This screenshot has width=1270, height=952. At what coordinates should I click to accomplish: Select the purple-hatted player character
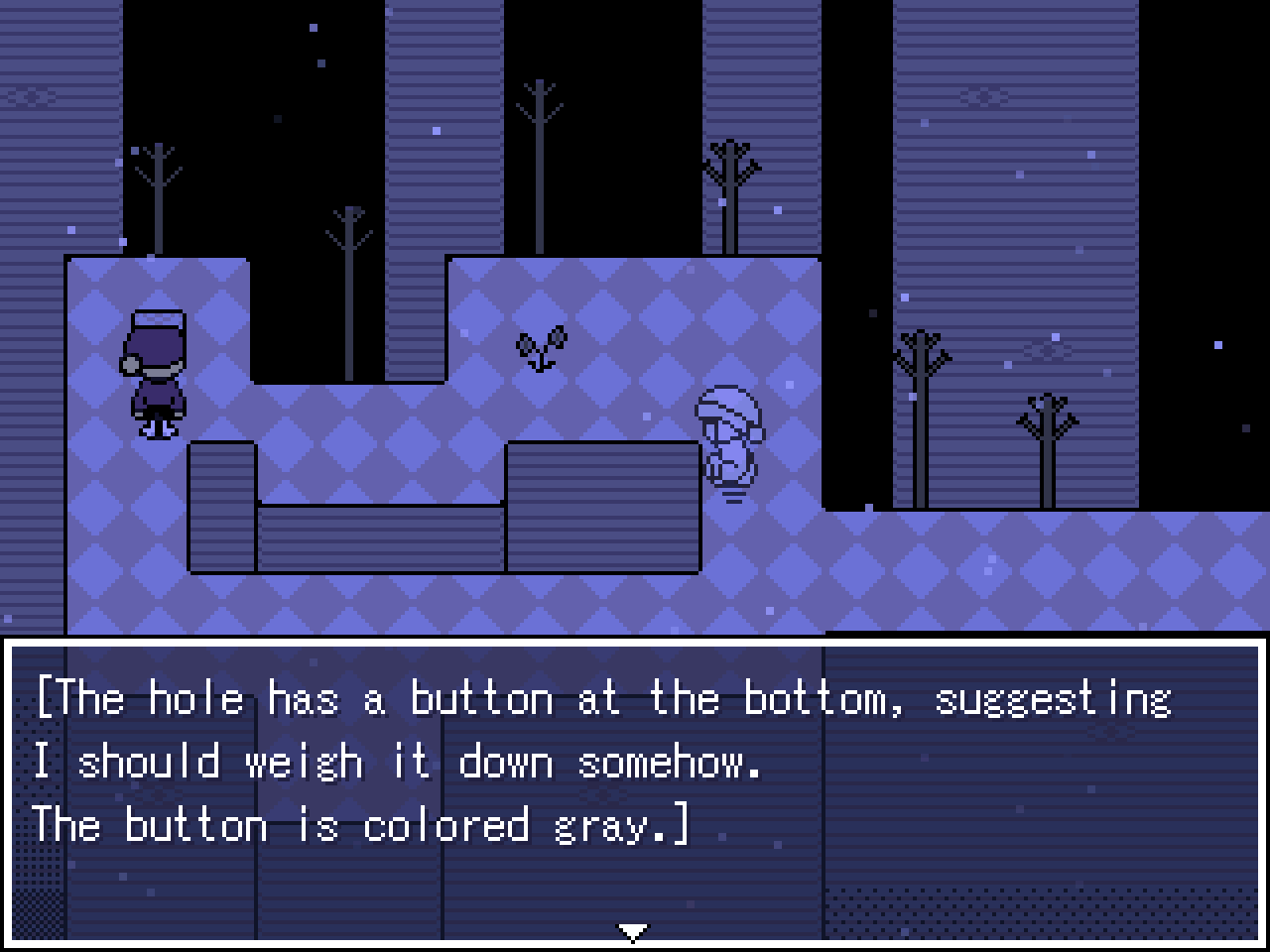click(157, 372)
